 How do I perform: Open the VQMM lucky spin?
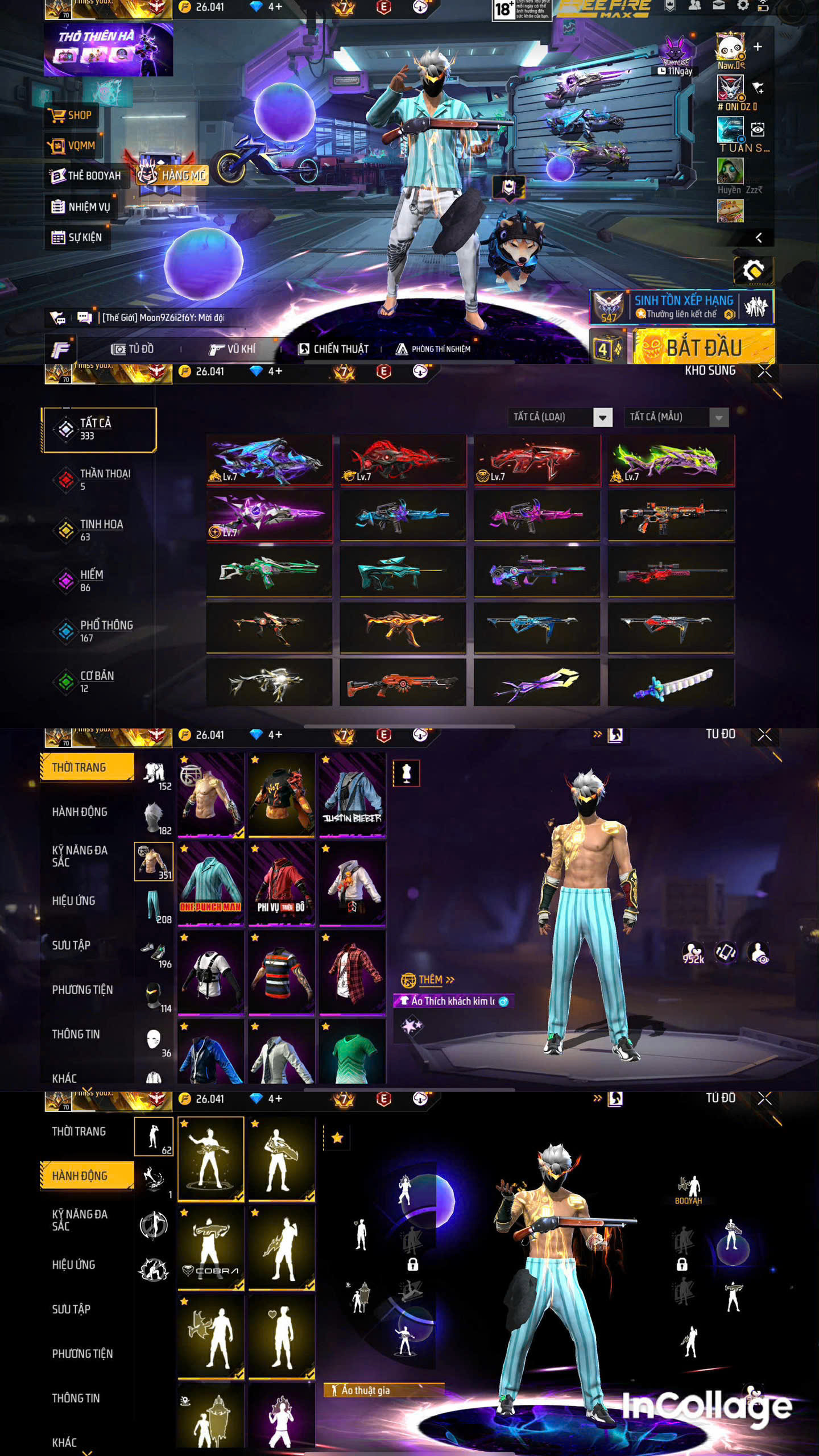tap(72, 146)
